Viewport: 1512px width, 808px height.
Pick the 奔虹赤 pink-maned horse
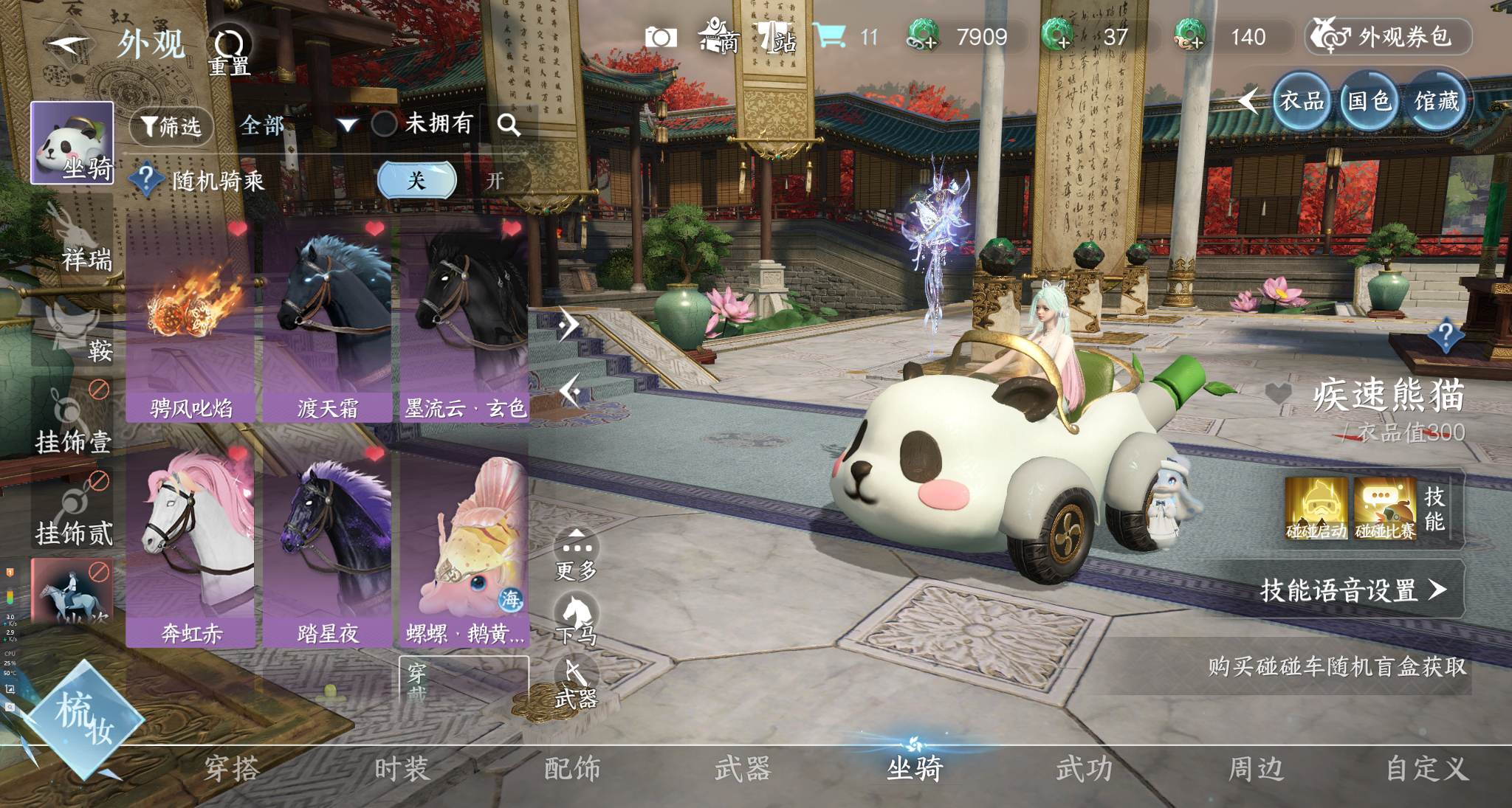click(190, 546)
